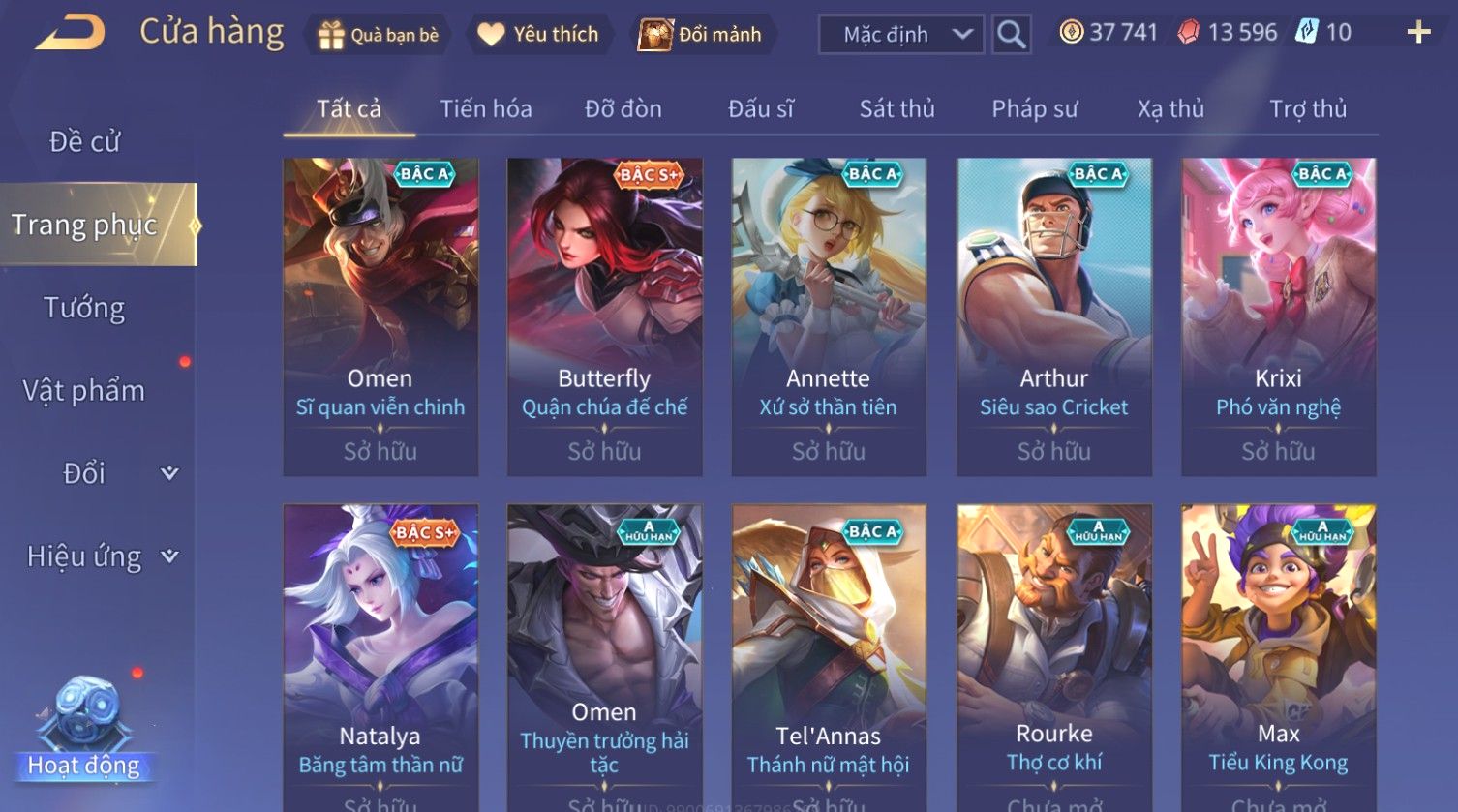
Task: Select the Trợ thủ category tab
Action: point(1308,109)
